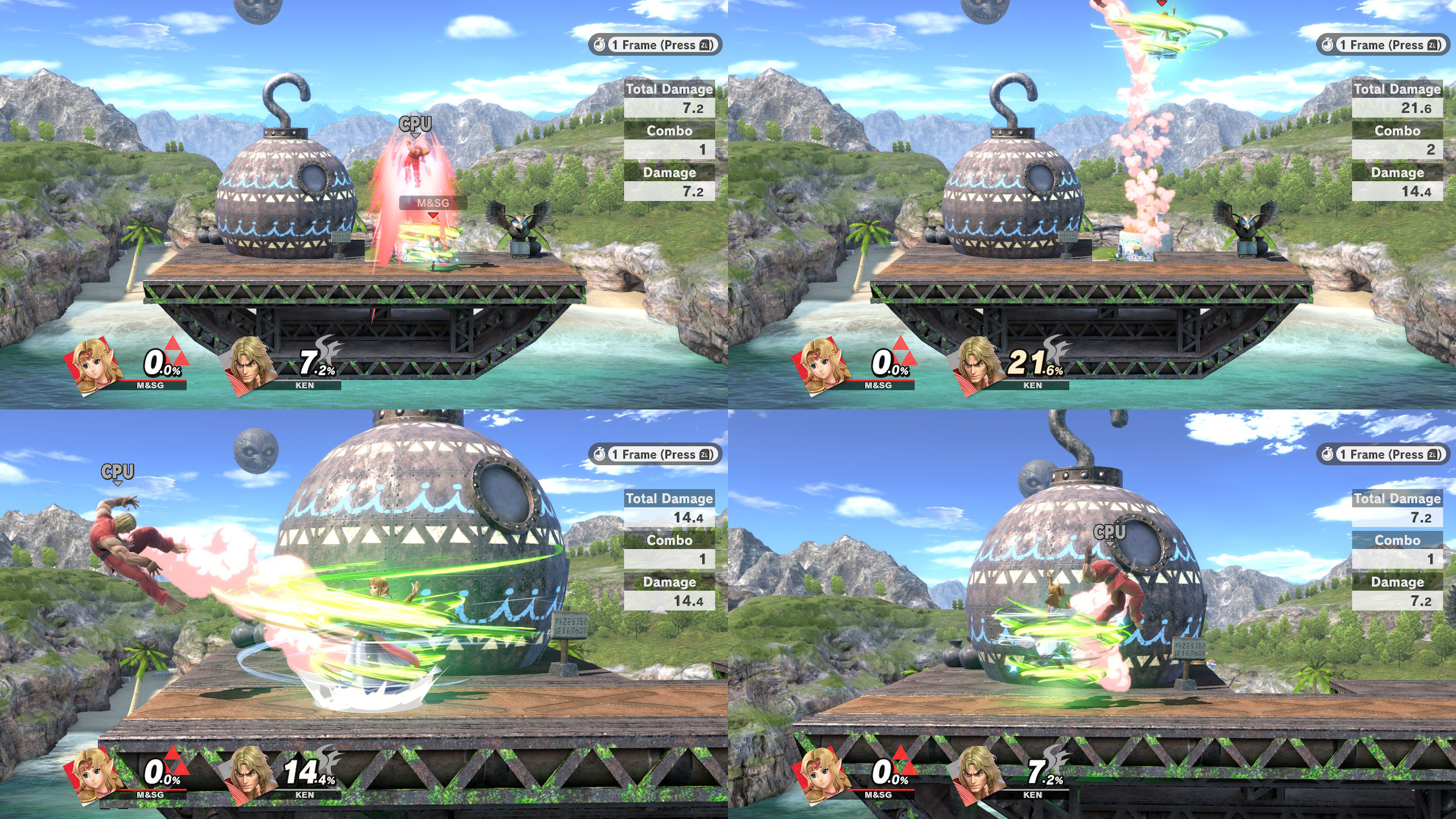
Task: Toggle the CPU marker above Ken
Action: pyautogui.click(x=414, y=122)
